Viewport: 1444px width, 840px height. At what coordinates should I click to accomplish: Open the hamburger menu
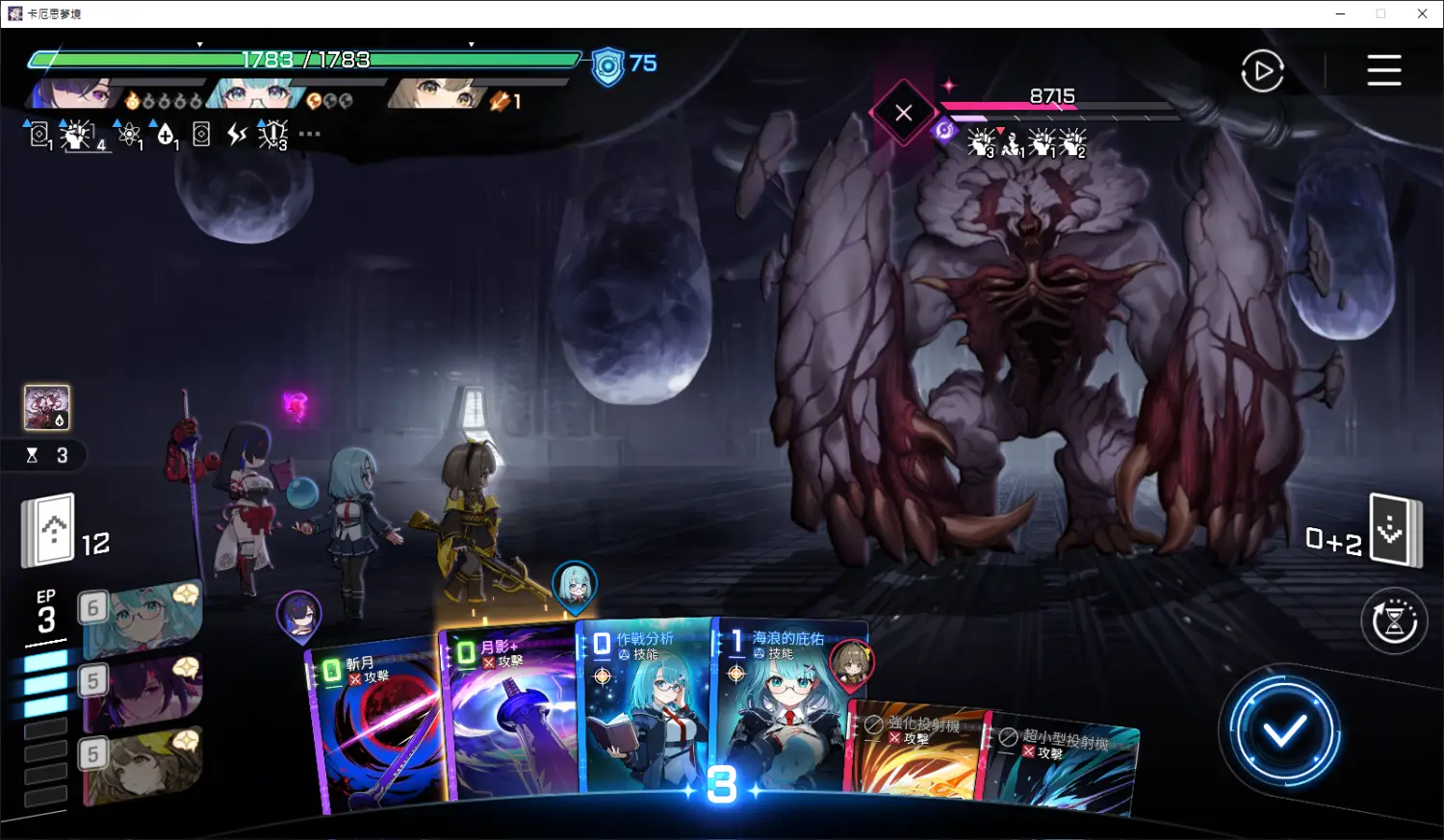pos(1383,70)
